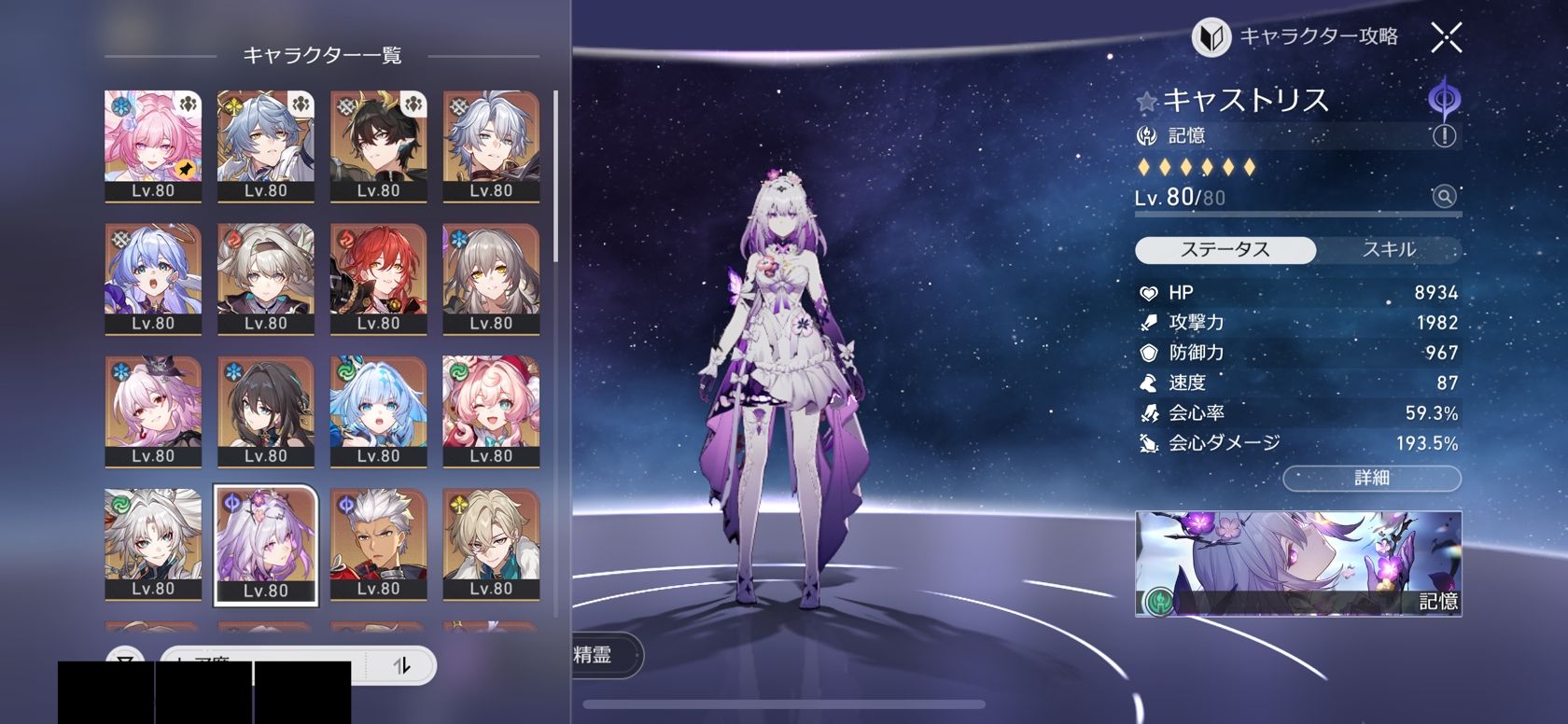
Task: Select the ステータス tab
Action: [1225, 250]
